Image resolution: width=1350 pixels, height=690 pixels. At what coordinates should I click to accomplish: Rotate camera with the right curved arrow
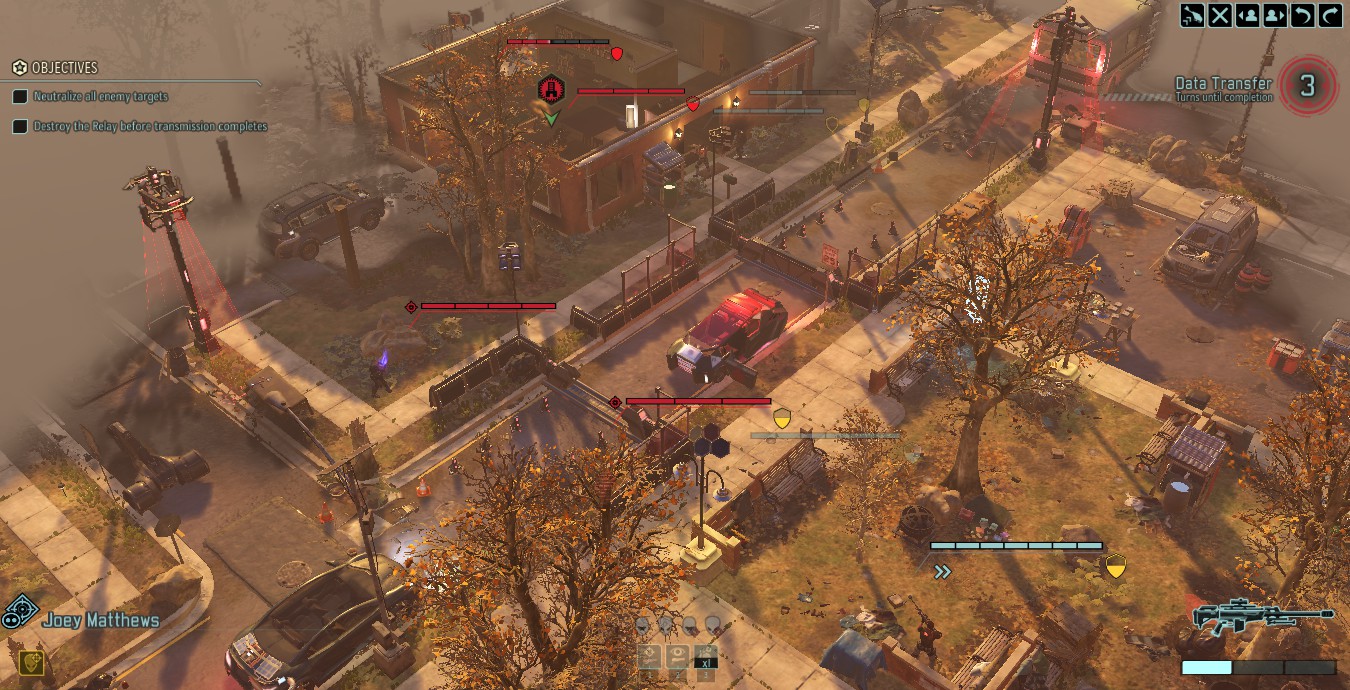1330,15
